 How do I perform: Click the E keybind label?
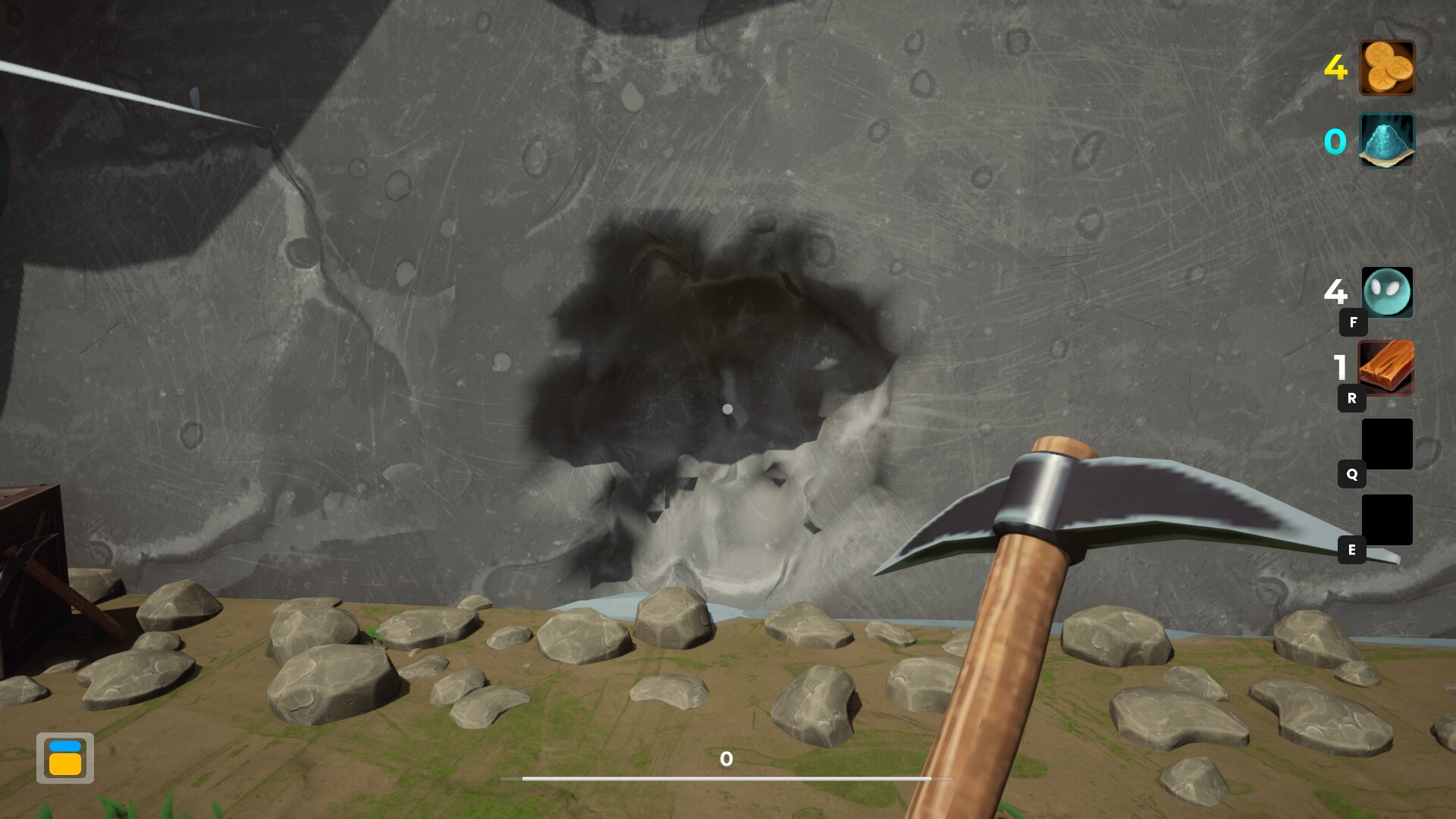[1351, 550]
